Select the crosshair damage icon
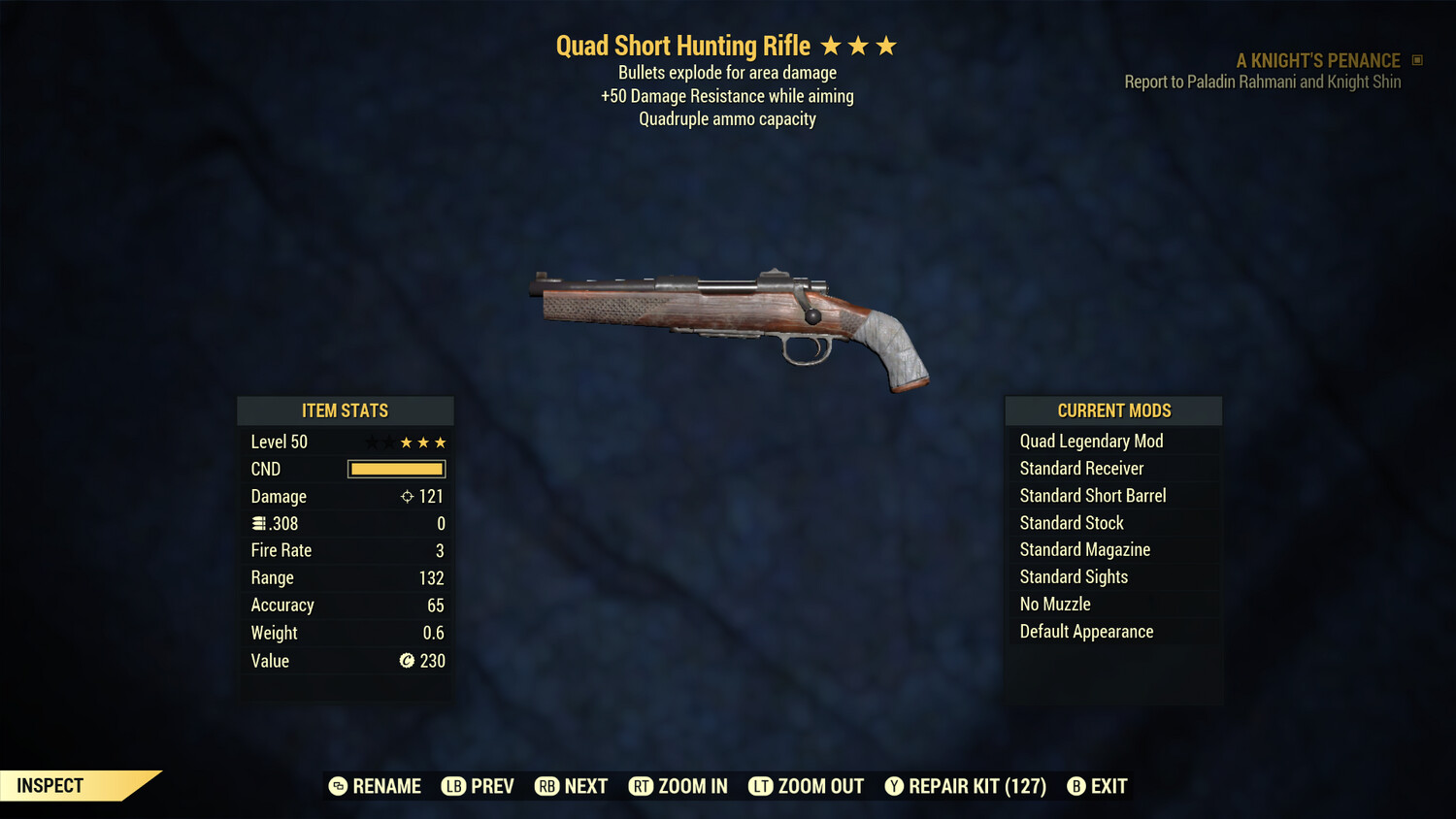 click(x=406, y=496)
